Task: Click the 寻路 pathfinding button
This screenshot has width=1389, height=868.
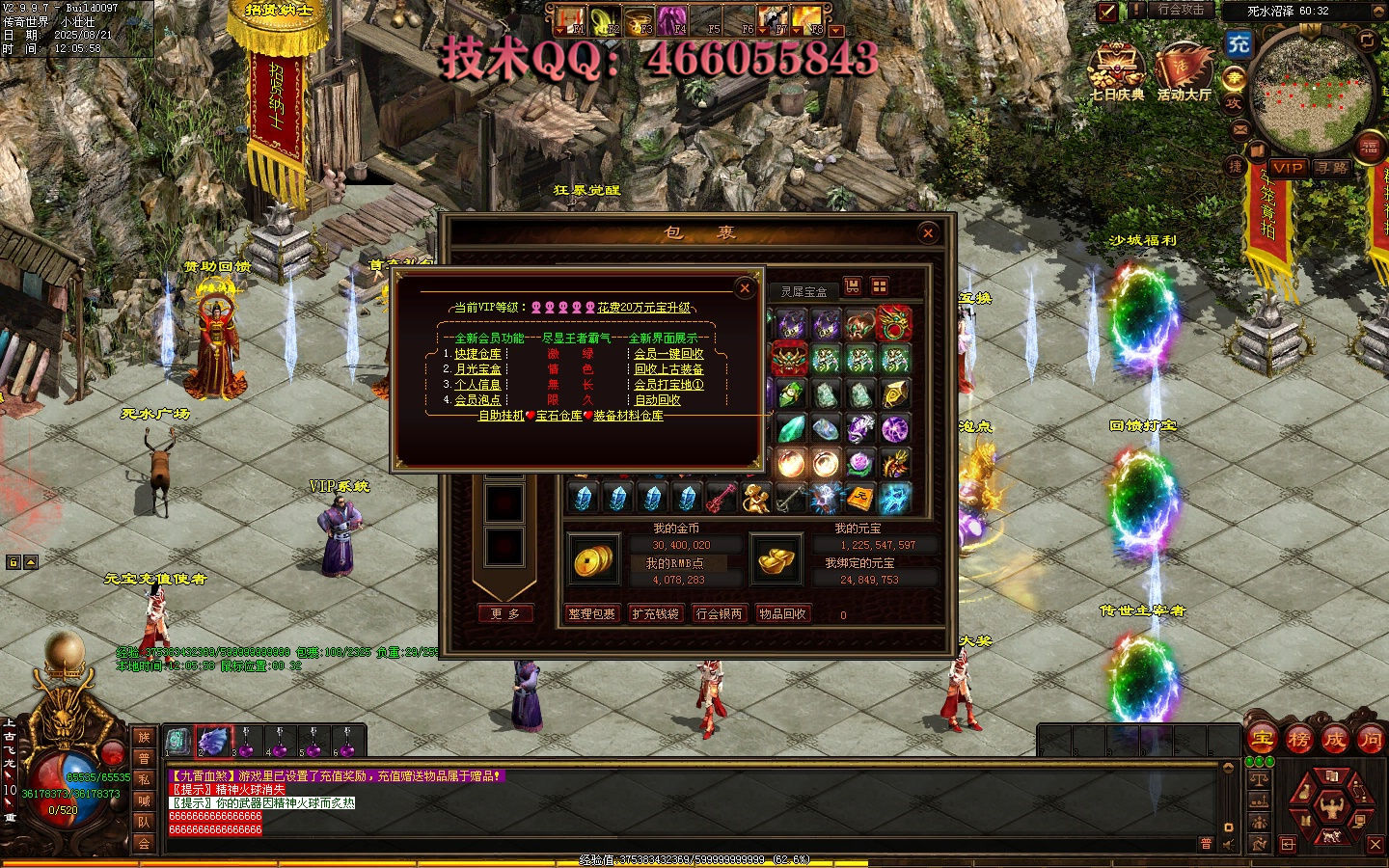Action: (1332, 168)
